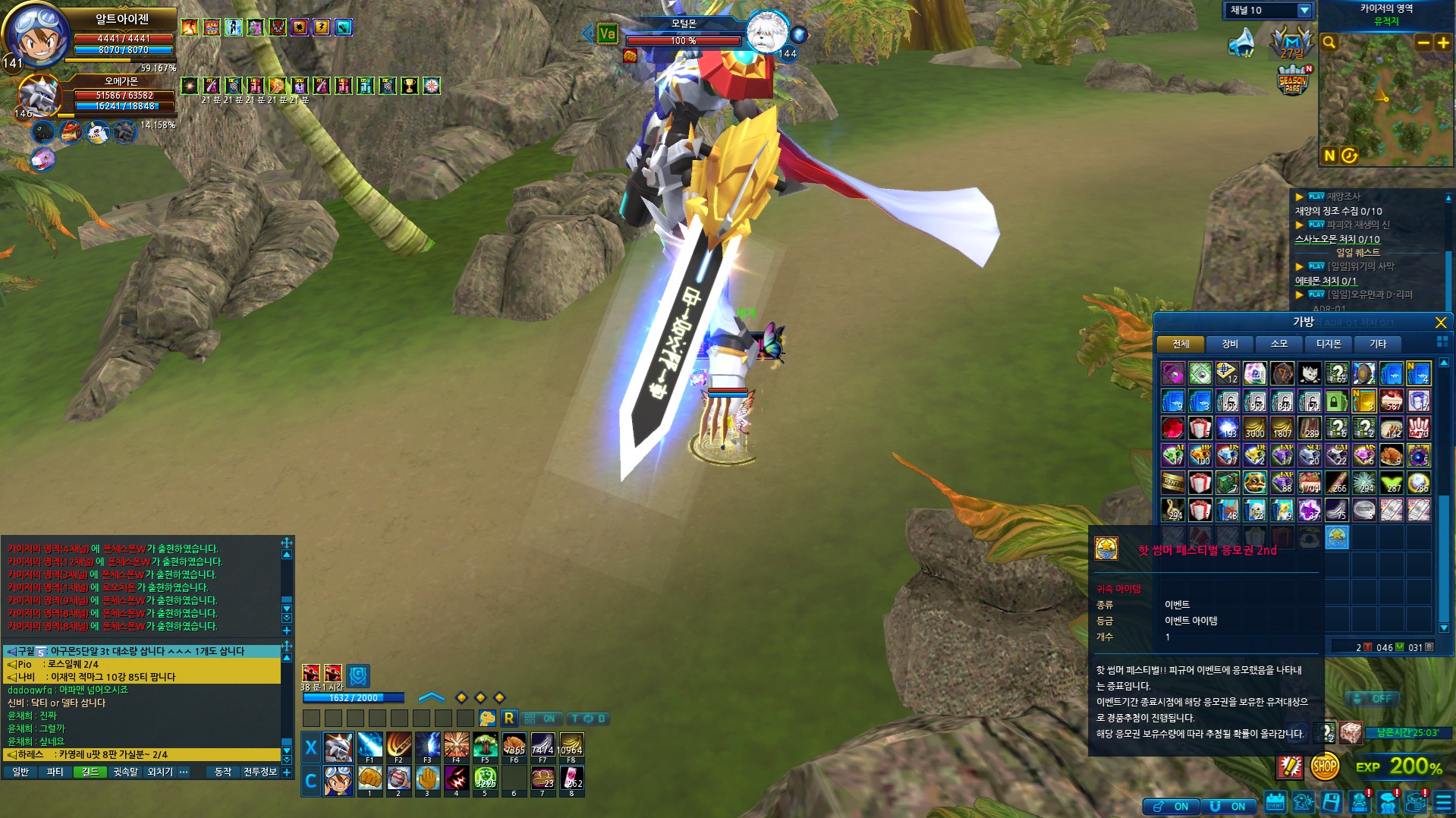Open the hamburger main menu
1456x818 pixels.
1443,803
